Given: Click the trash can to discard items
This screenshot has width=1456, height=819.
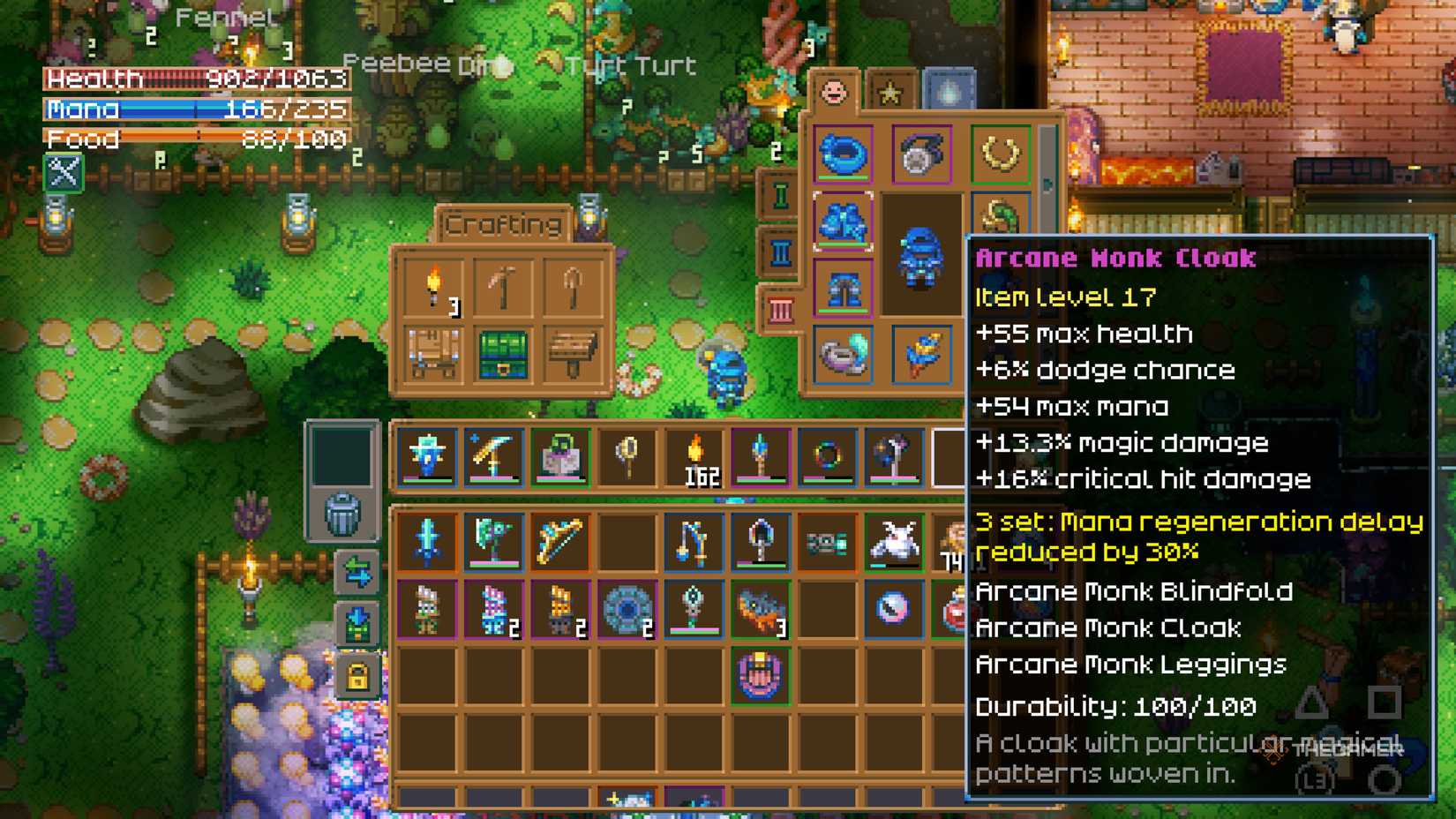Looking at the screenshot, I should 344,512.
